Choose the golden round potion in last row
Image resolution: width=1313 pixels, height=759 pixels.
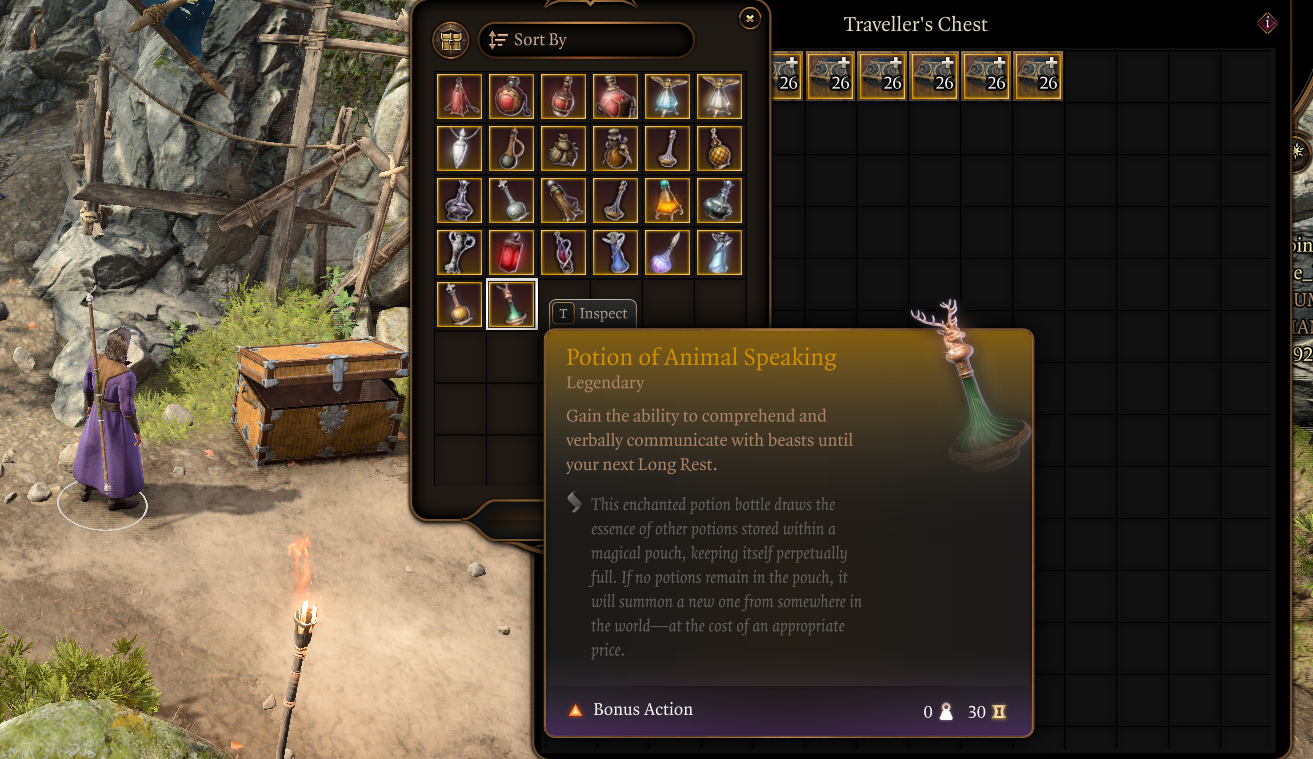[460, 304]
